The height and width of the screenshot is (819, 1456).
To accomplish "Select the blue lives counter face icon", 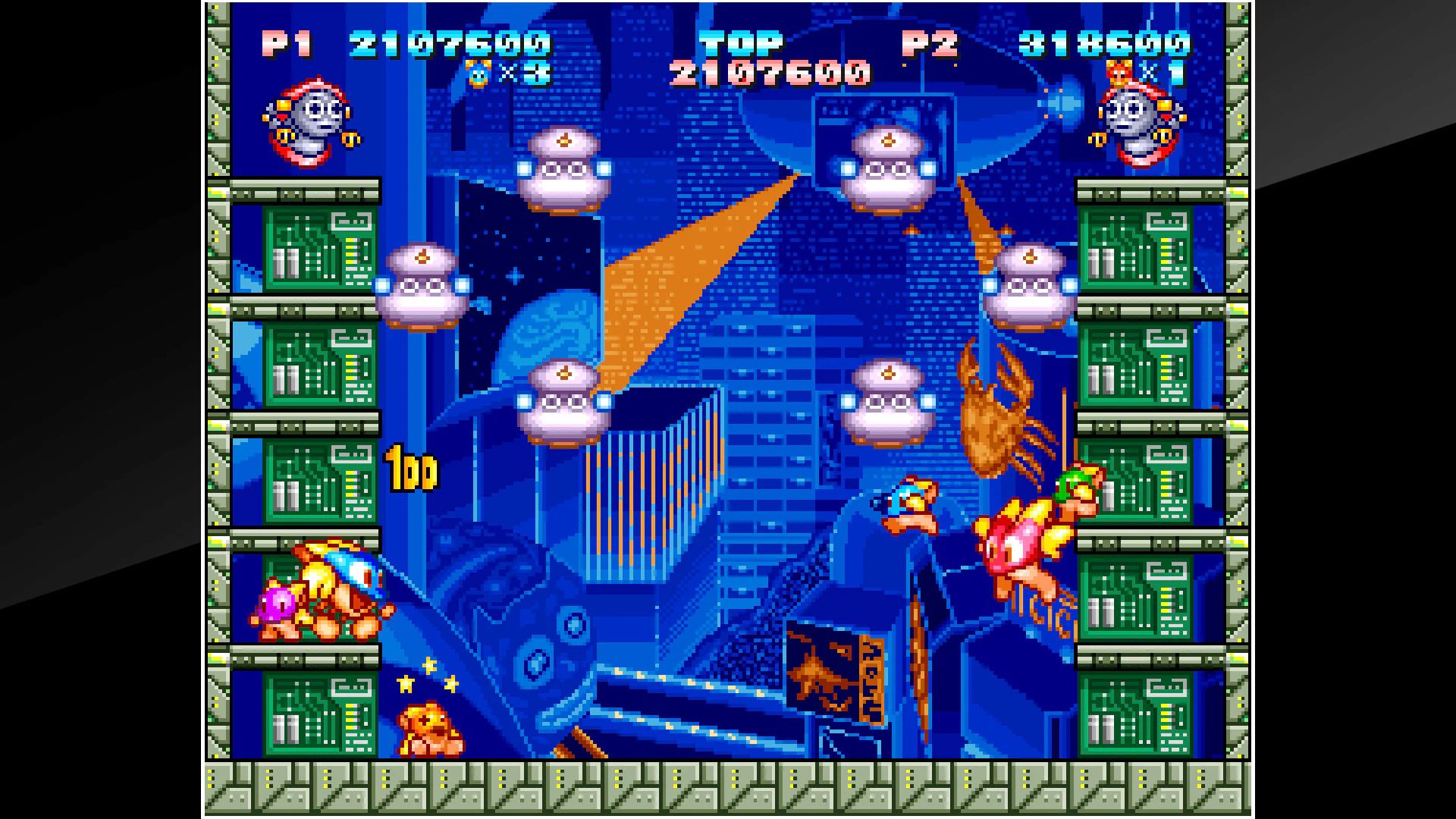I will point(476,76).
